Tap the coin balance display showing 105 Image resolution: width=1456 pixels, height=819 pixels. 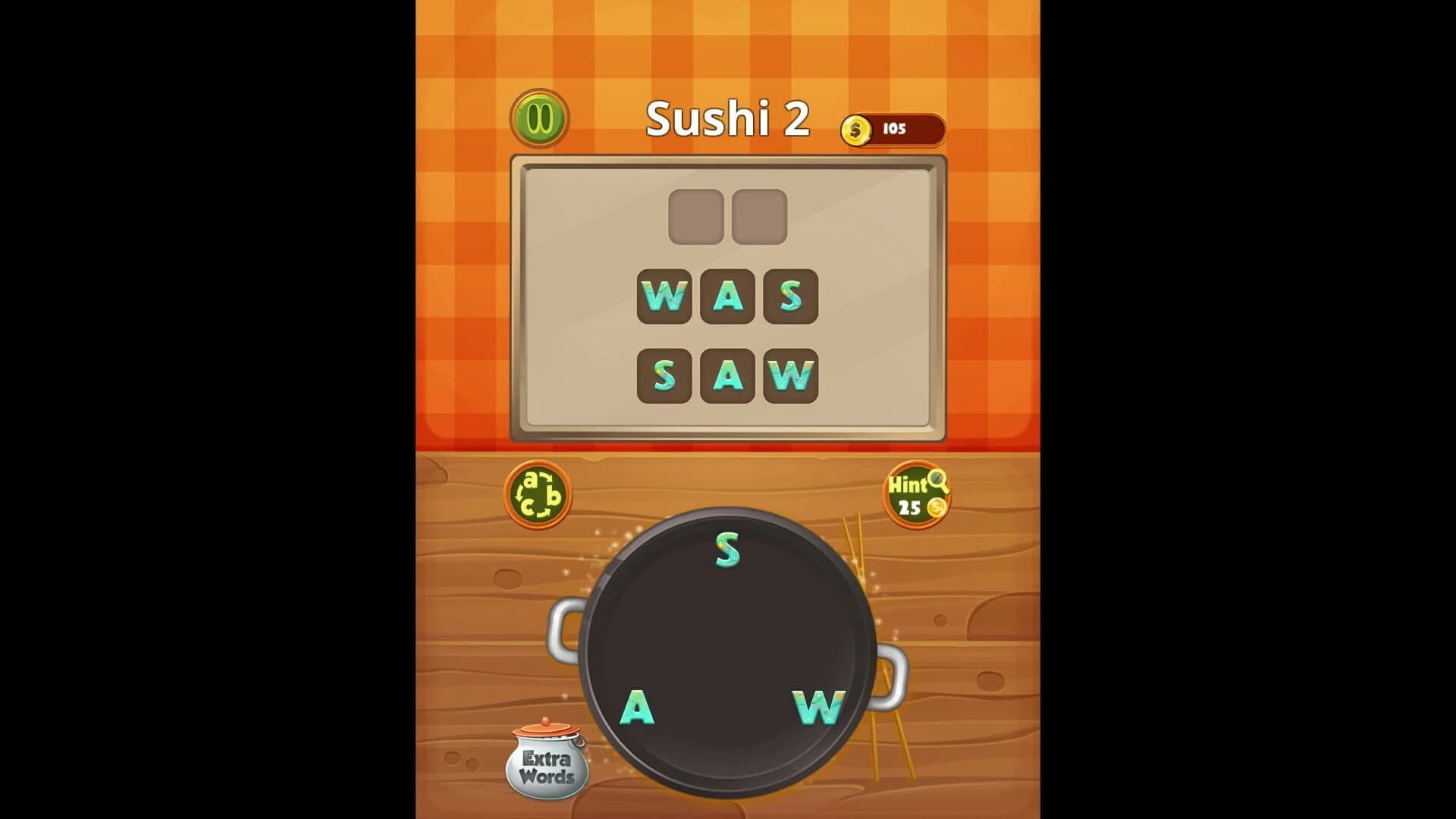pos(895,128)
